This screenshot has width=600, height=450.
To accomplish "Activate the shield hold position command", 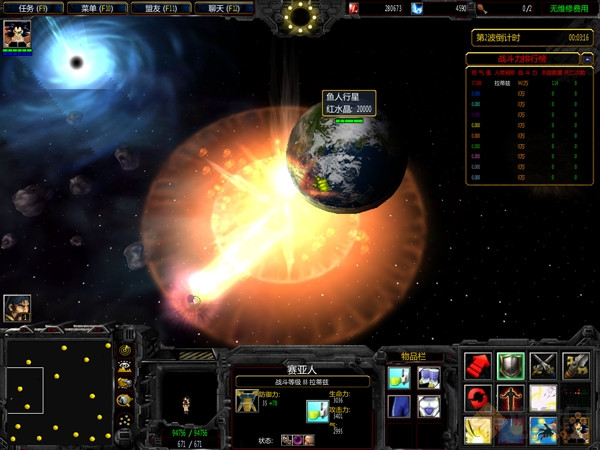I will (x=511, y=365).
